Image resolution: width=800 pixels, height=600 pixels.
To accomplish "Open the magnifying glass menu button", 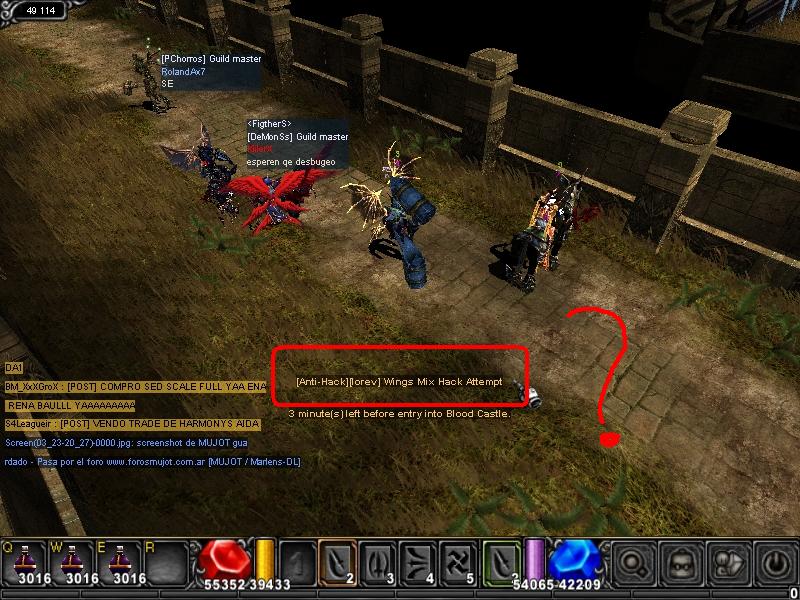I will 634,564.
